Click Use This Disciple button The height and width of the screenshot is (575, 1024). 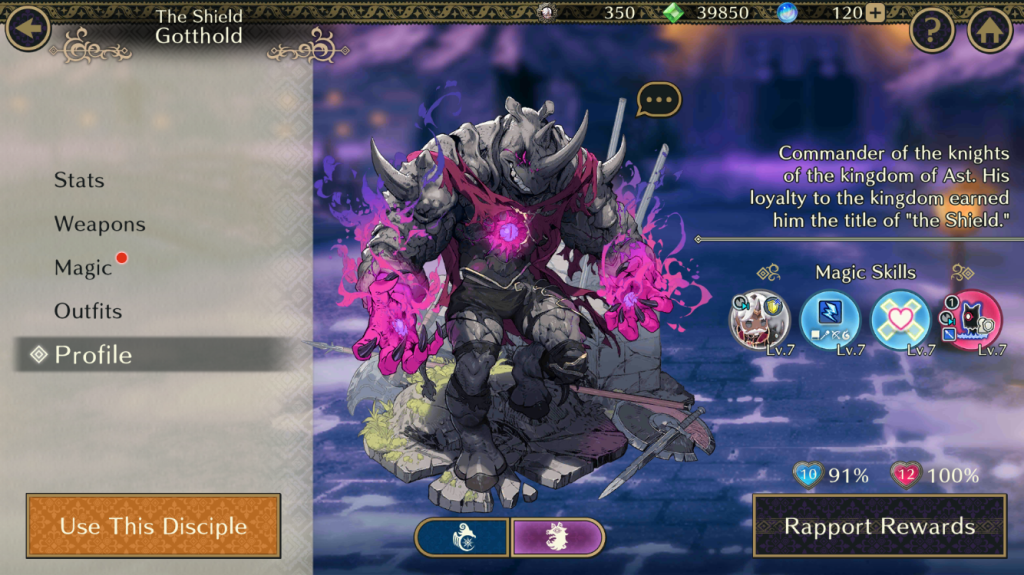tap(153, 526)
